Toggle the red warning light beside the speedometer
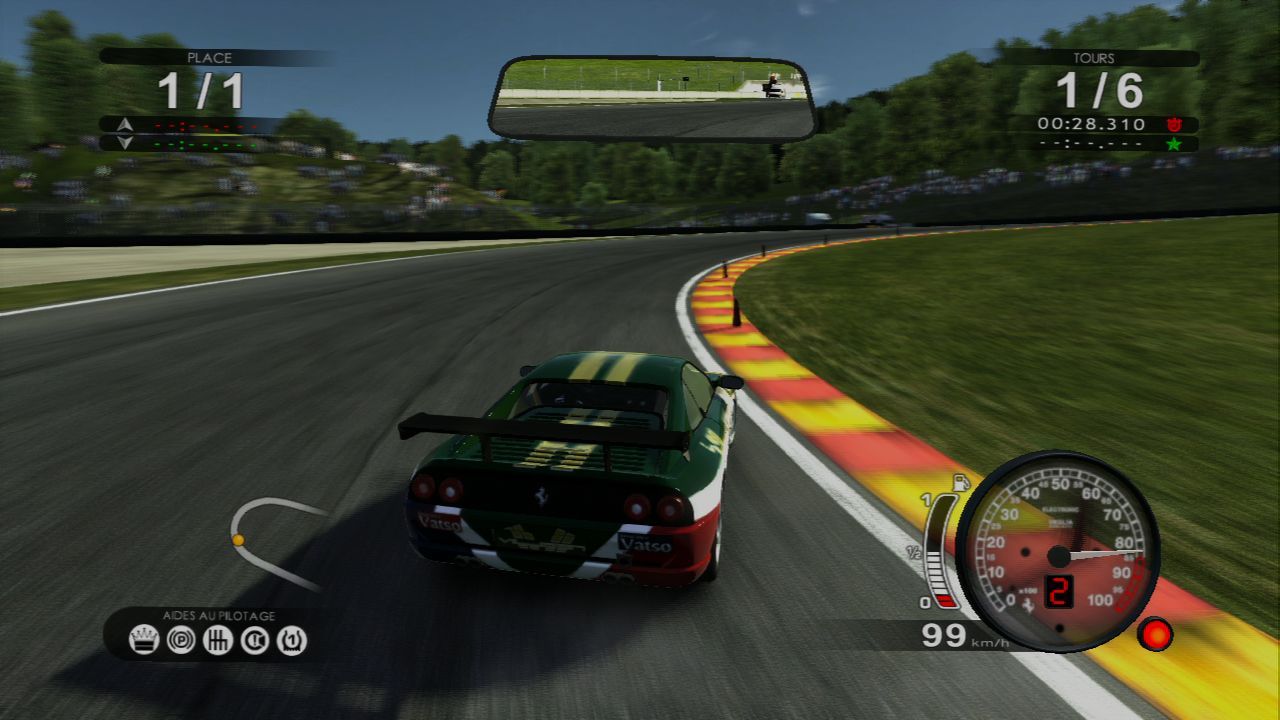 (1155, 634)
